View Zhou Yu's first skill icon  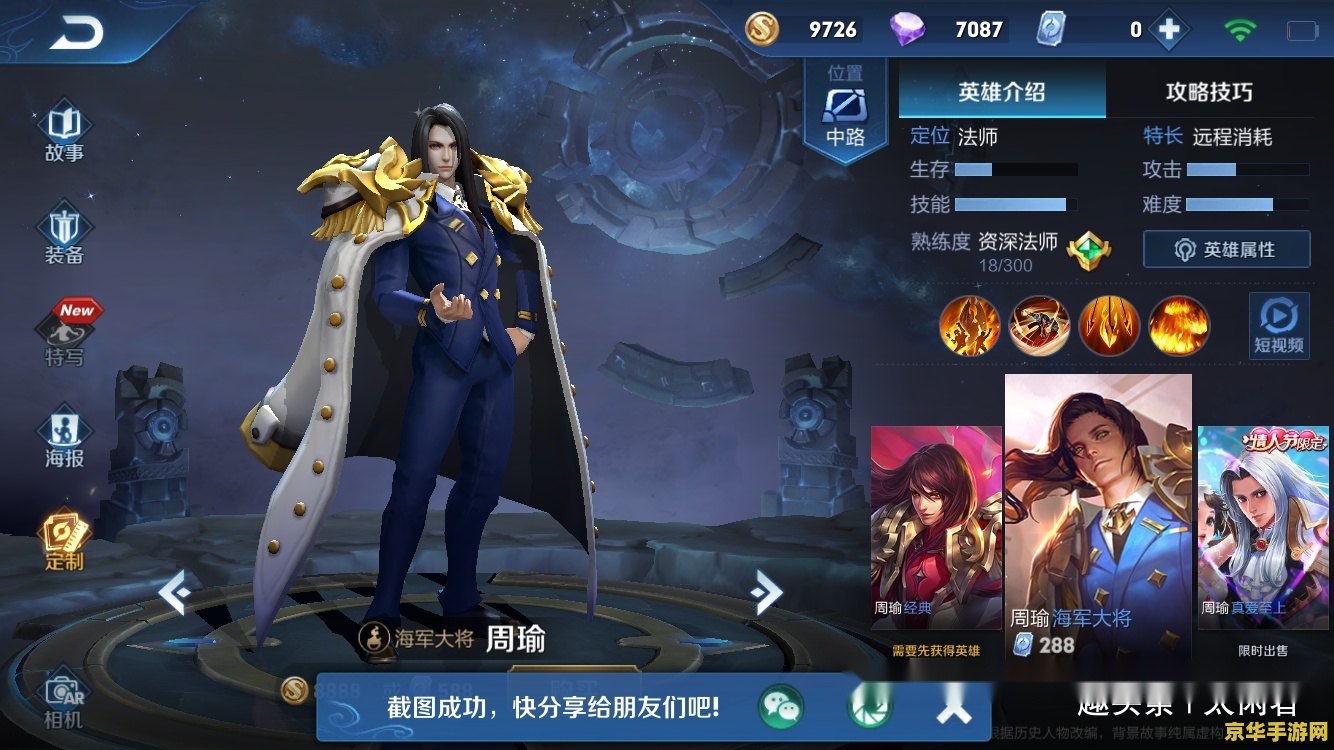[969, 326]
